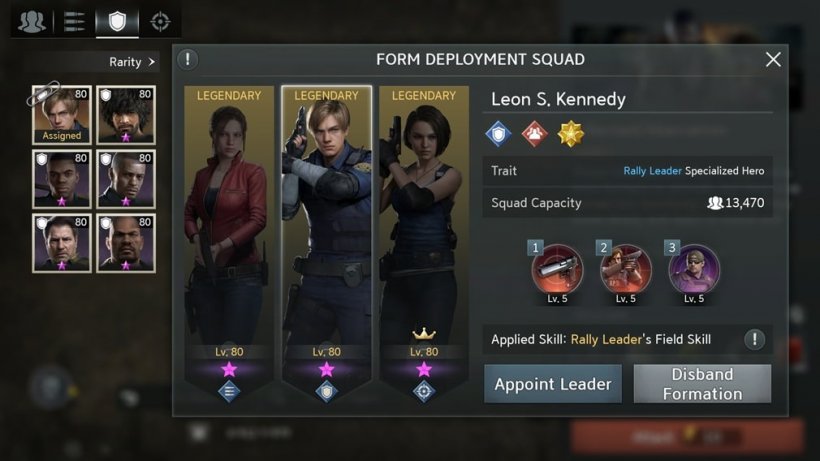Inspect the blue shield trait badge
Screen dimensions: 820x461
498,134
